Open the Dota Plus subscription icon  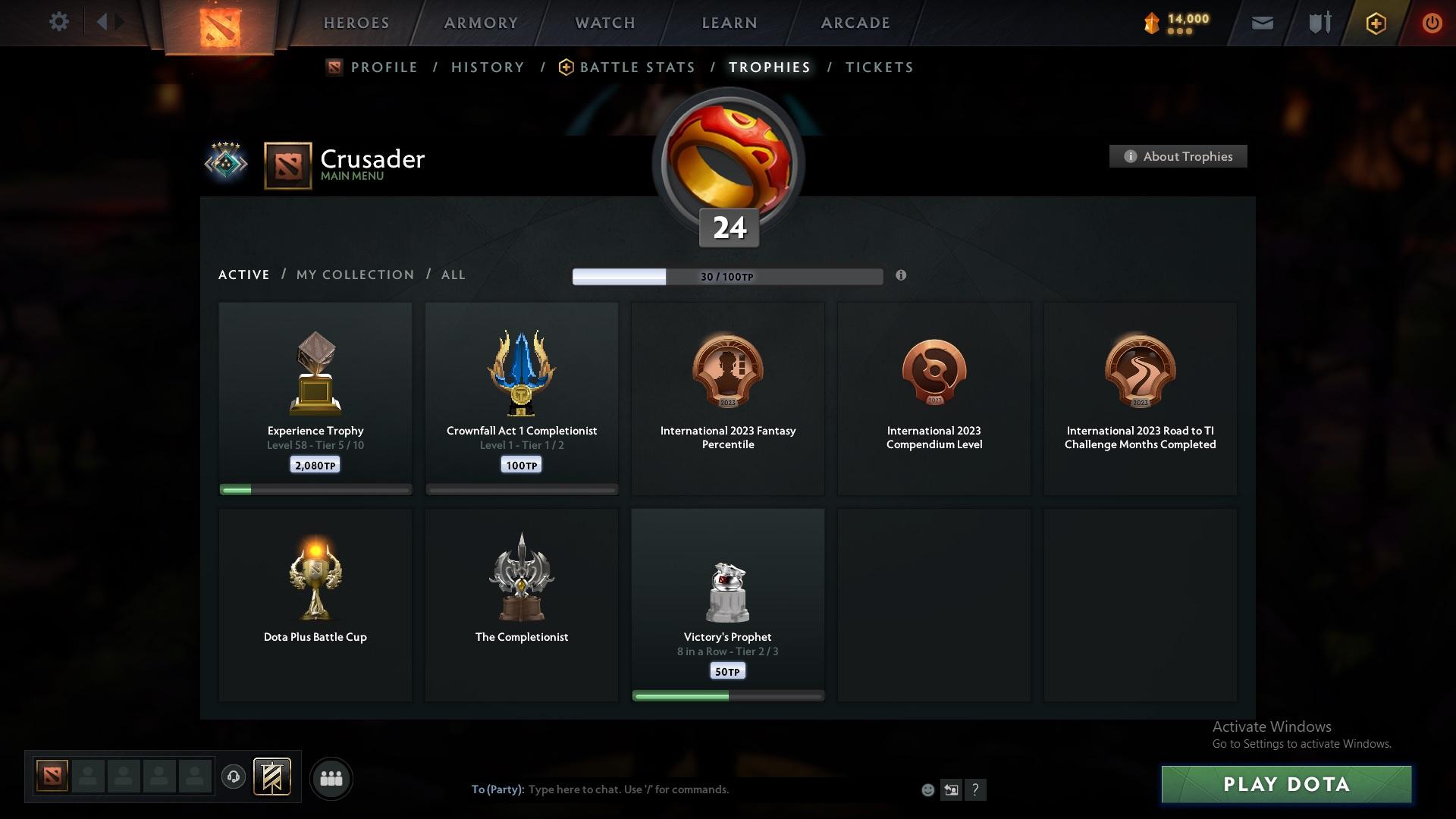pos(1375,23)
